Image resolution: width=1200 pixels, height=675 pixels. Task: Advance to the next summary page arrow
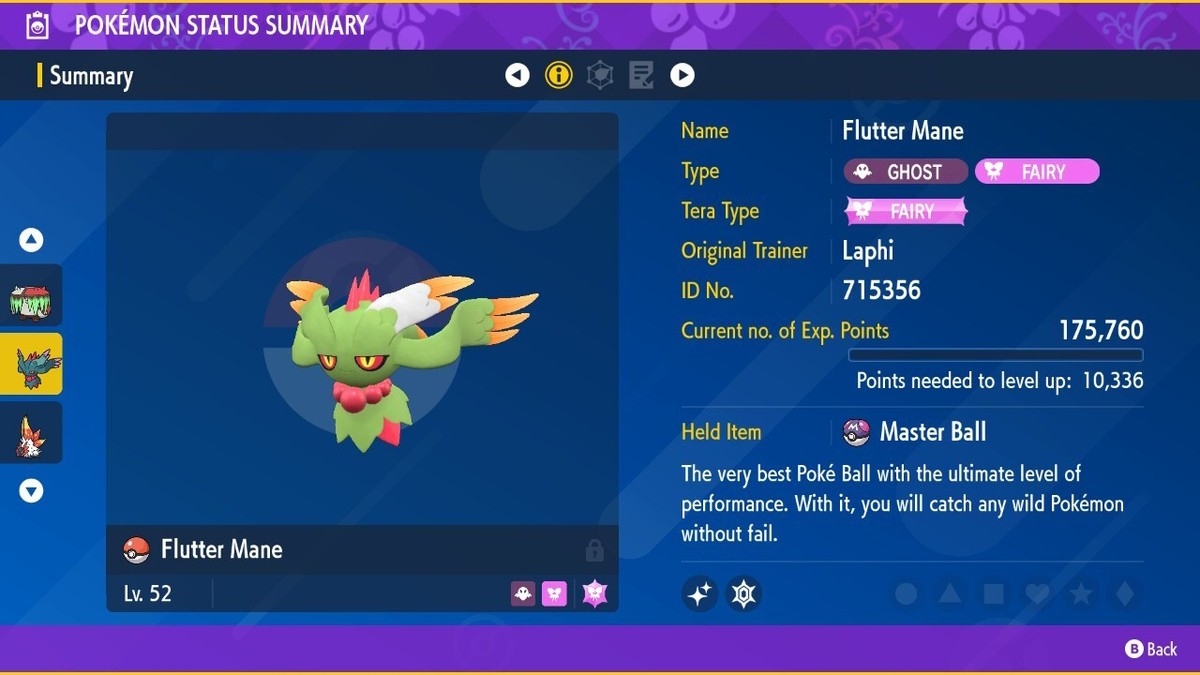pyautogui.click(x=682, y=75)
